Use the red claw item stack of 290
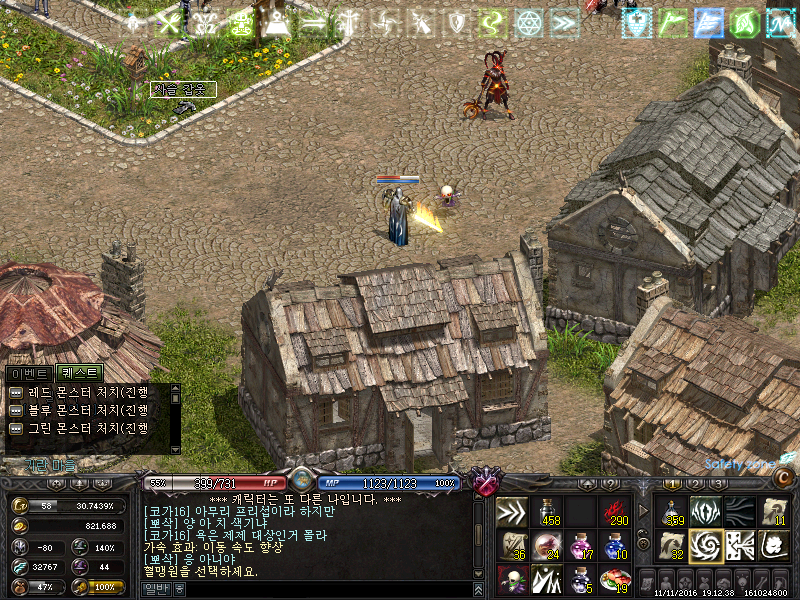The image size is (800, 600). [614, 511]
